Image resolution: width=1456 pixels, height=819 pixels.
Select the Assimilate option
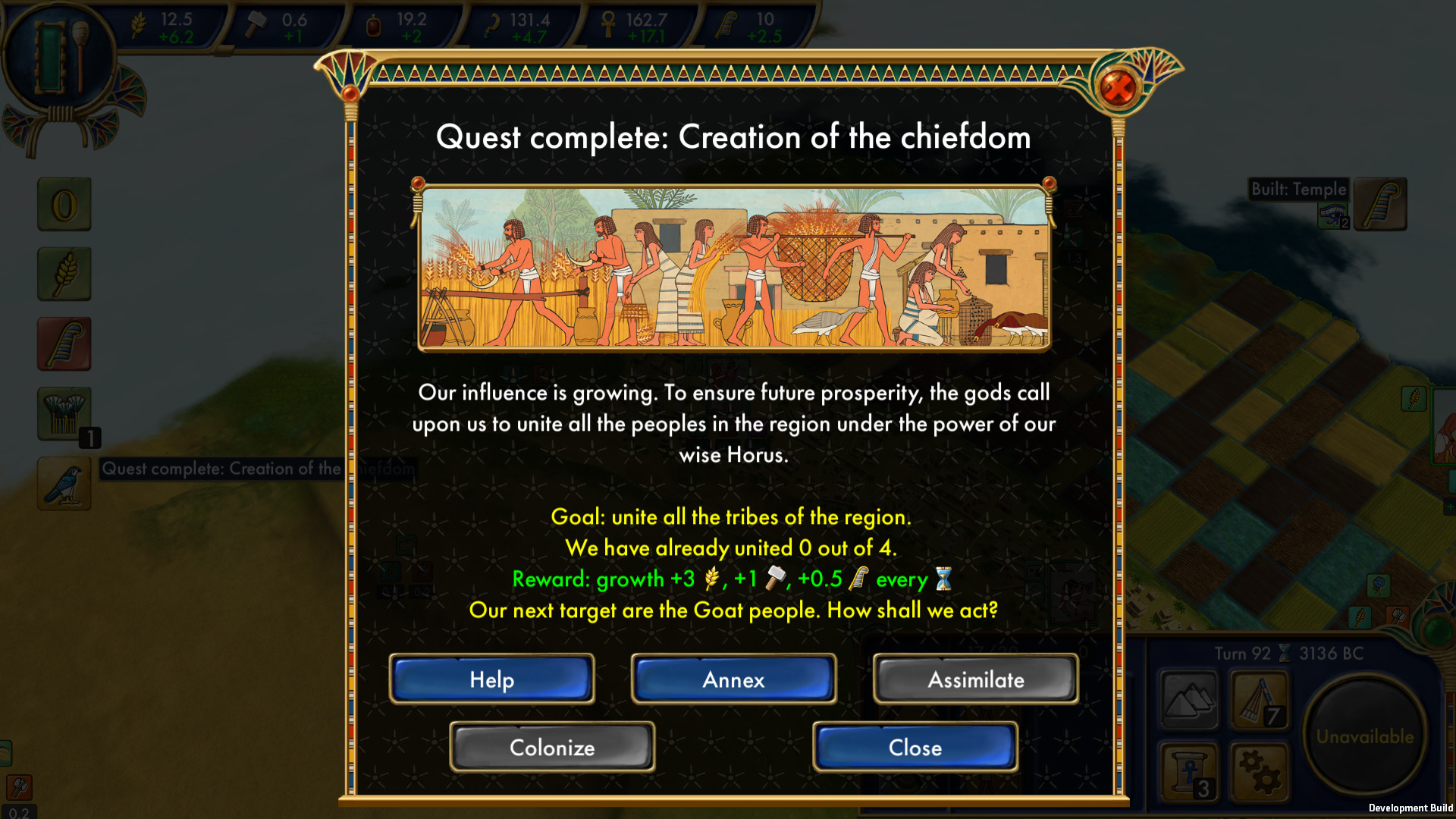pos(975,679)
